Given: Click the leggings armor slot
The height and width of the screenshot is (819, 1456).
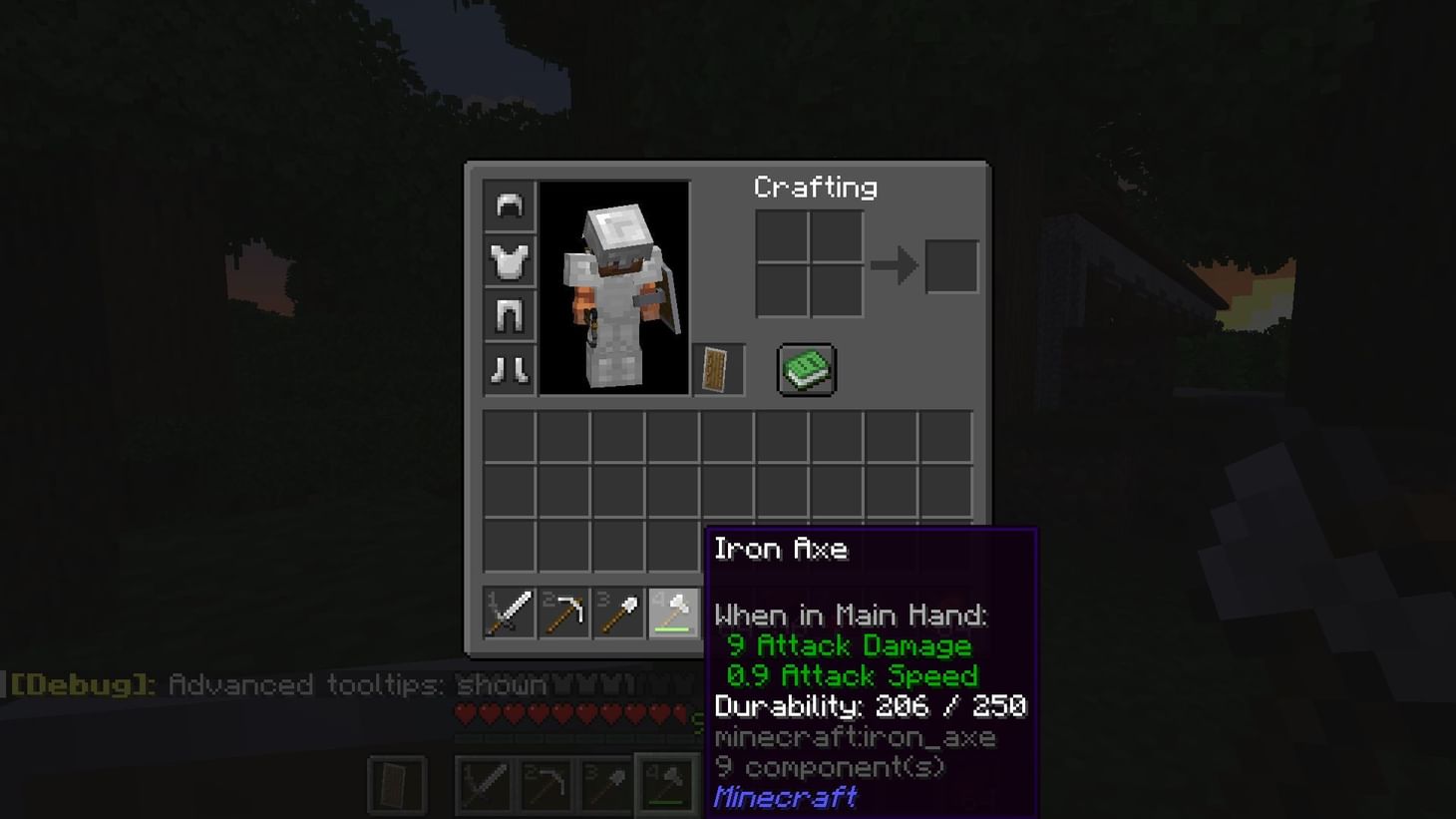Looking at the screenshot, I should (508, 314).
